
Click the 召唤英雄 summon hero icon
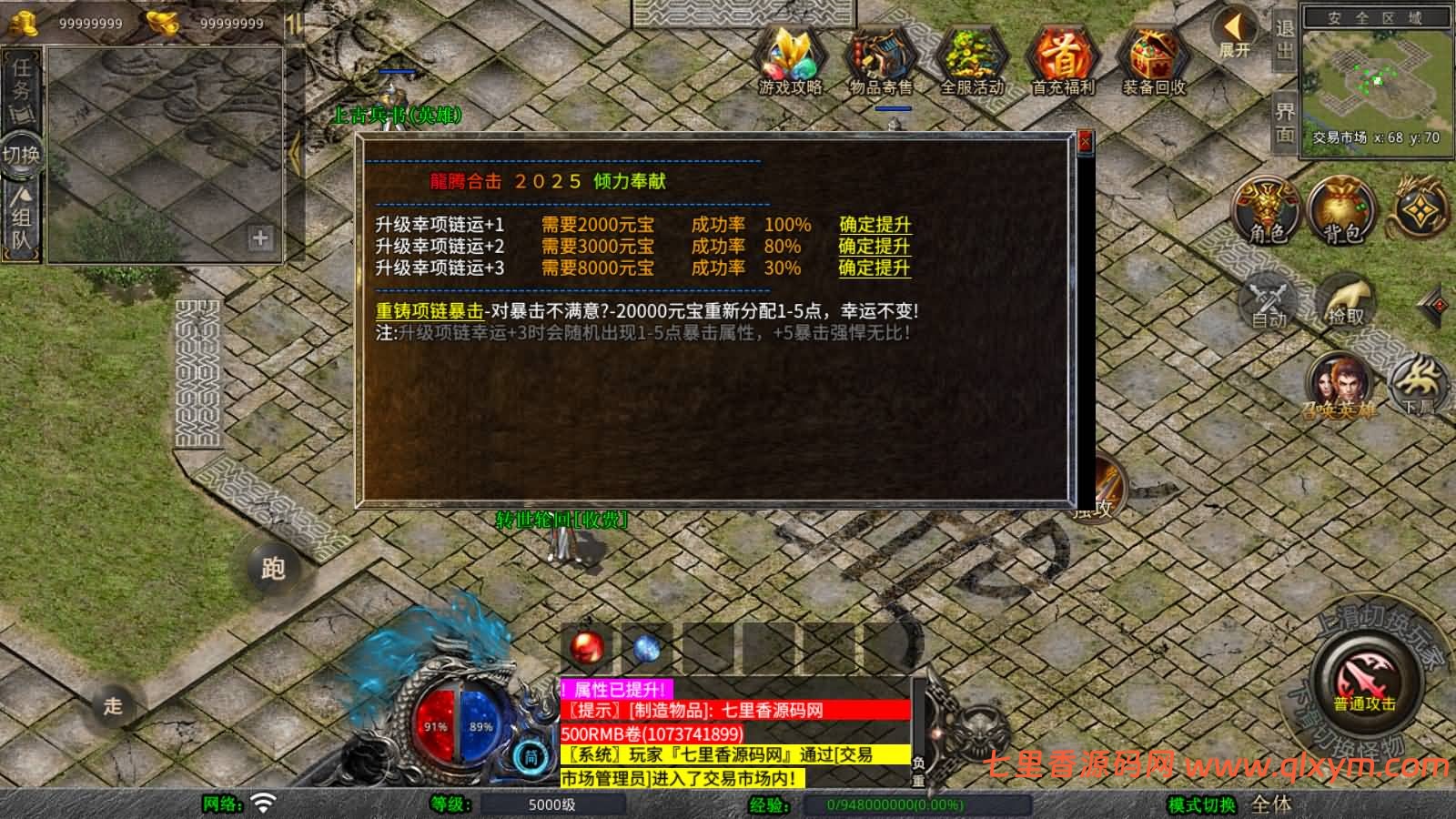point(1340,387)
